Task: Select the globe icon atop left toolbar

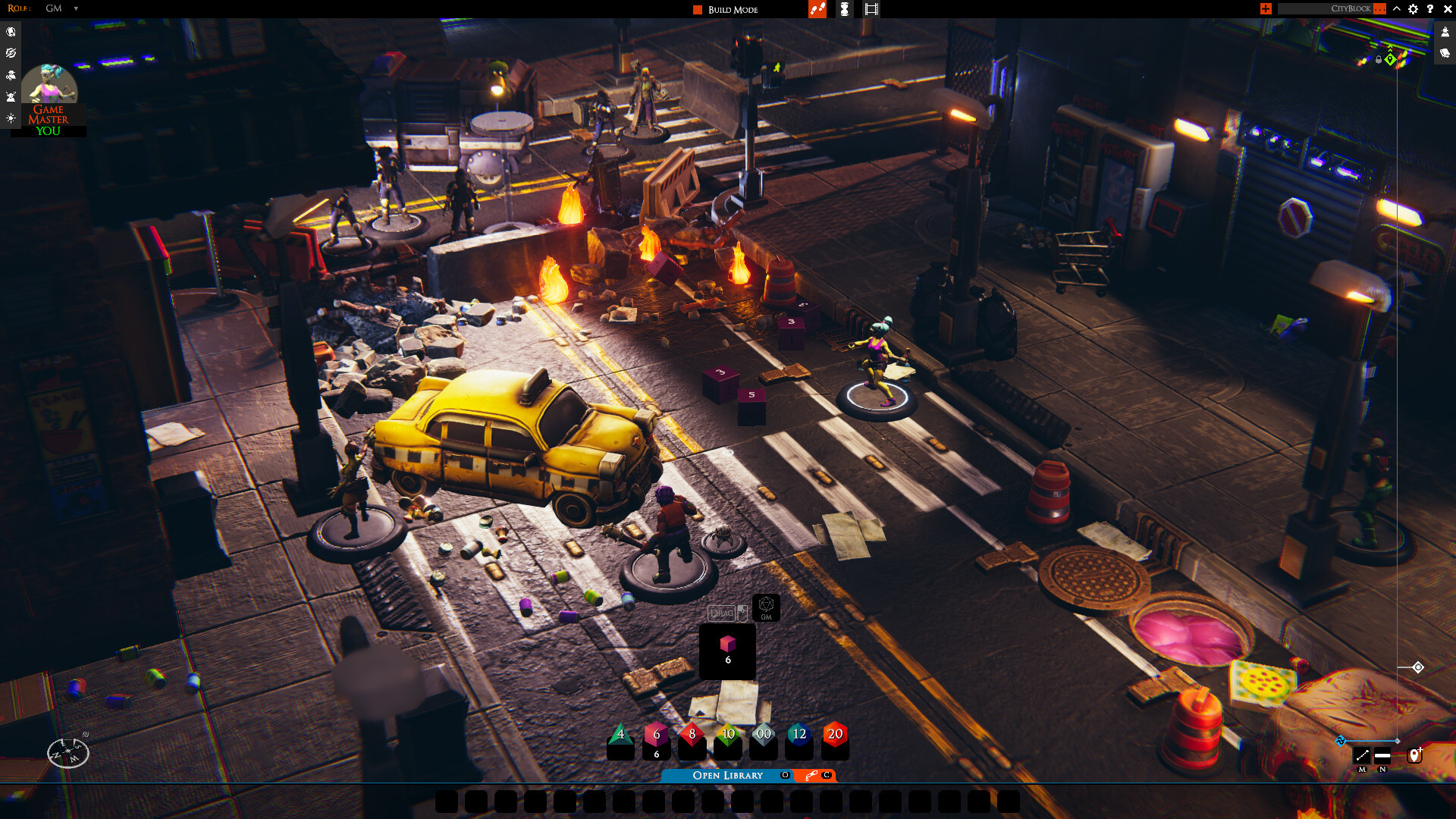Action: tap(11, 32)
